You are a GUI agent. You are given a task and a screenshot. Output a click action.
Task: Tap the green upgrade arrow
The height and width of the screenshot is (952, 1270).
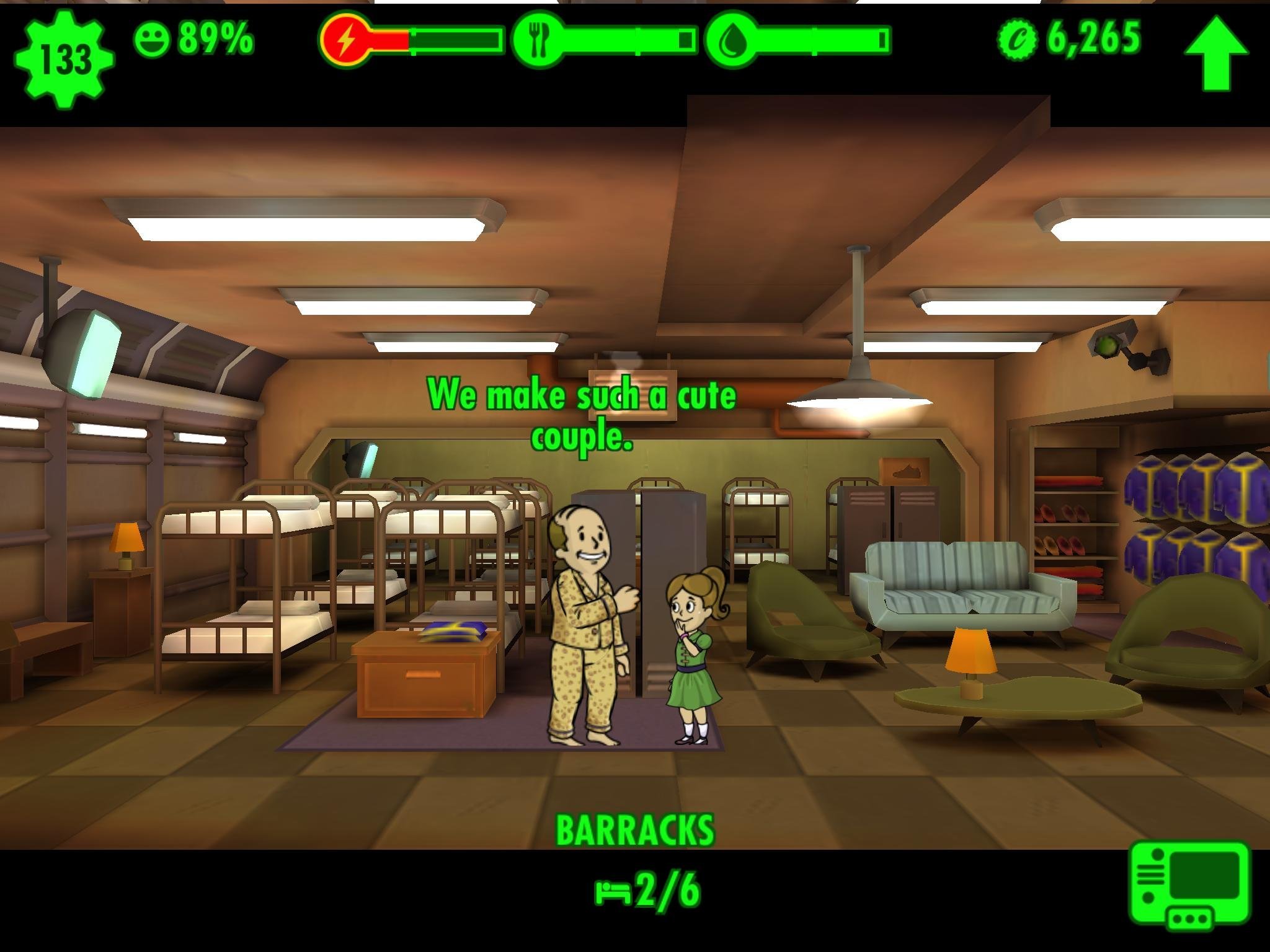(x=1216, y=54)
